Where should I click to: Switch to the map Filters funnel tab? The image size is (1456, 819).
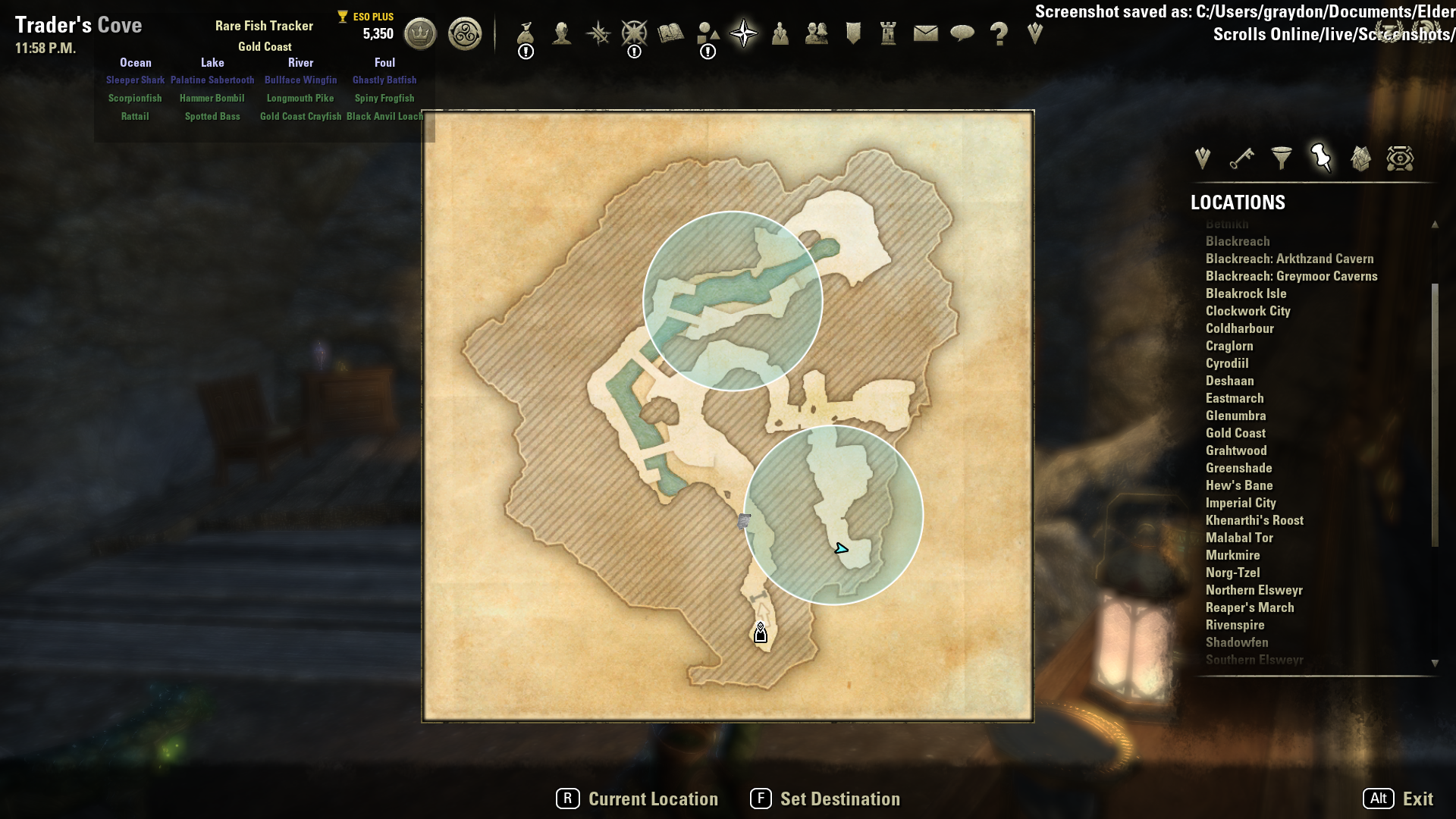point(1282,158)
